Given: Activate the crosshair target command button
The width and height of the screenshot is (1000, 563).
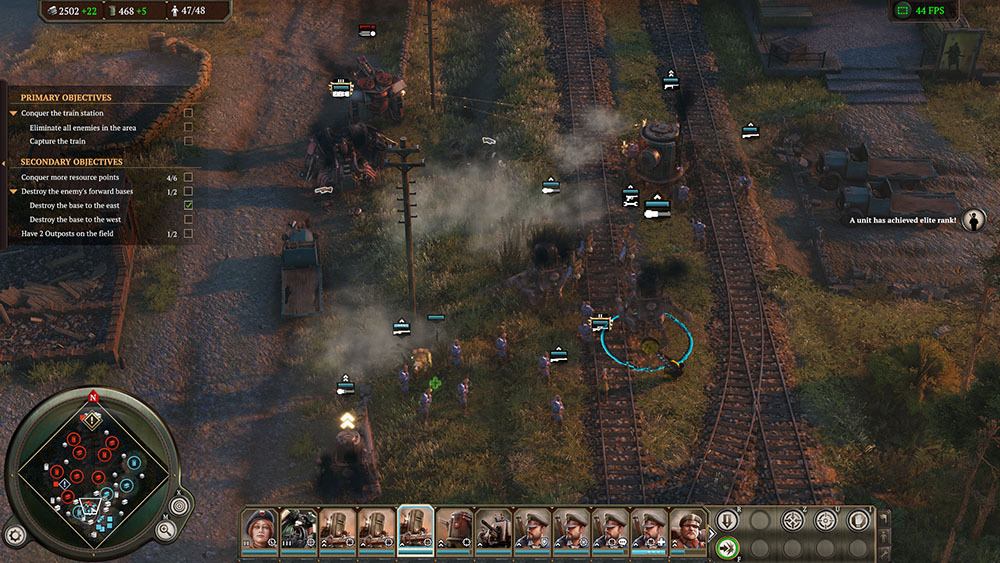Looking at the screenshot, I should 793,520.
